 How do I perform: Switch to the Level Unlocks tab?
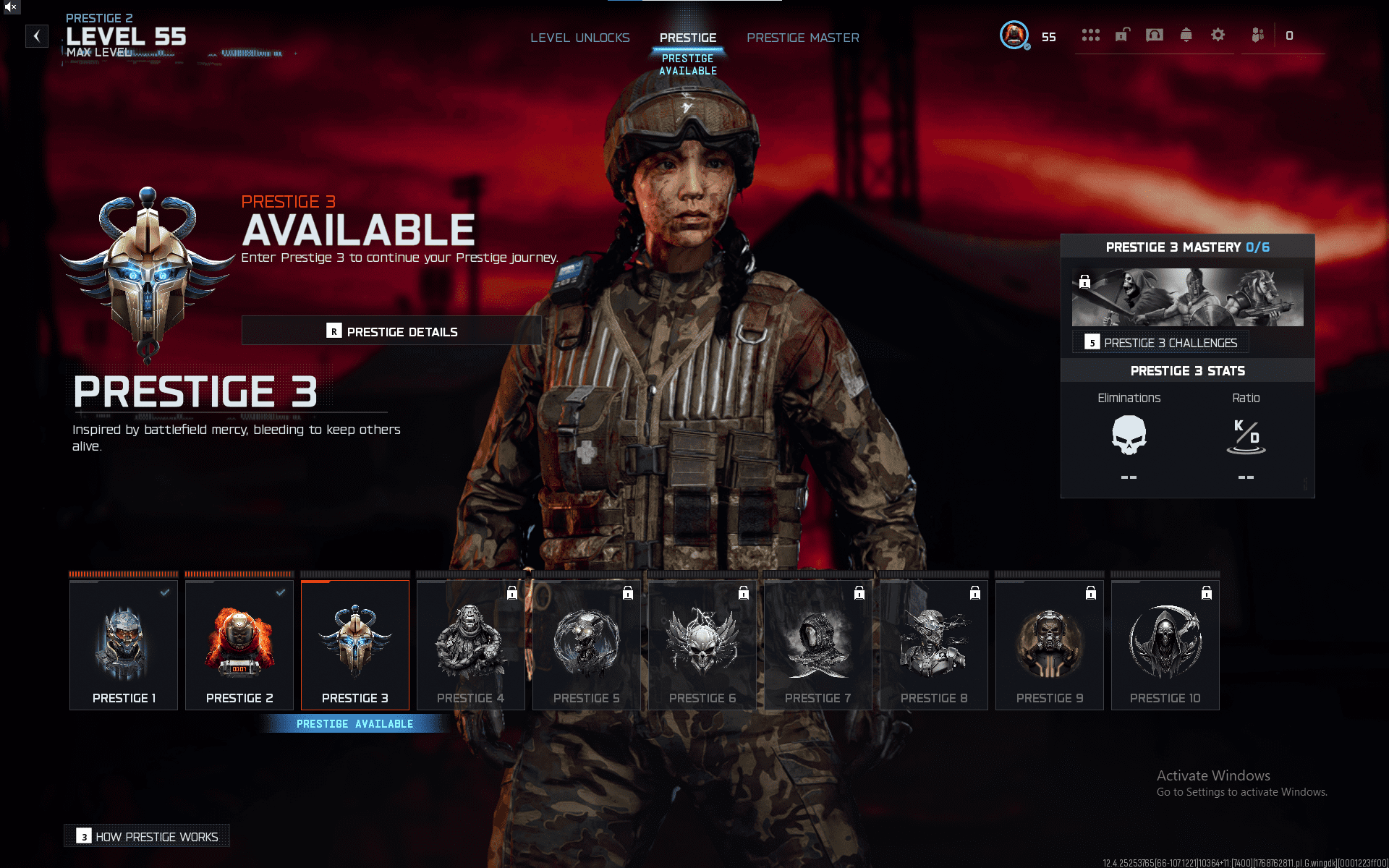pyautogui.click(x=579, y=38)
